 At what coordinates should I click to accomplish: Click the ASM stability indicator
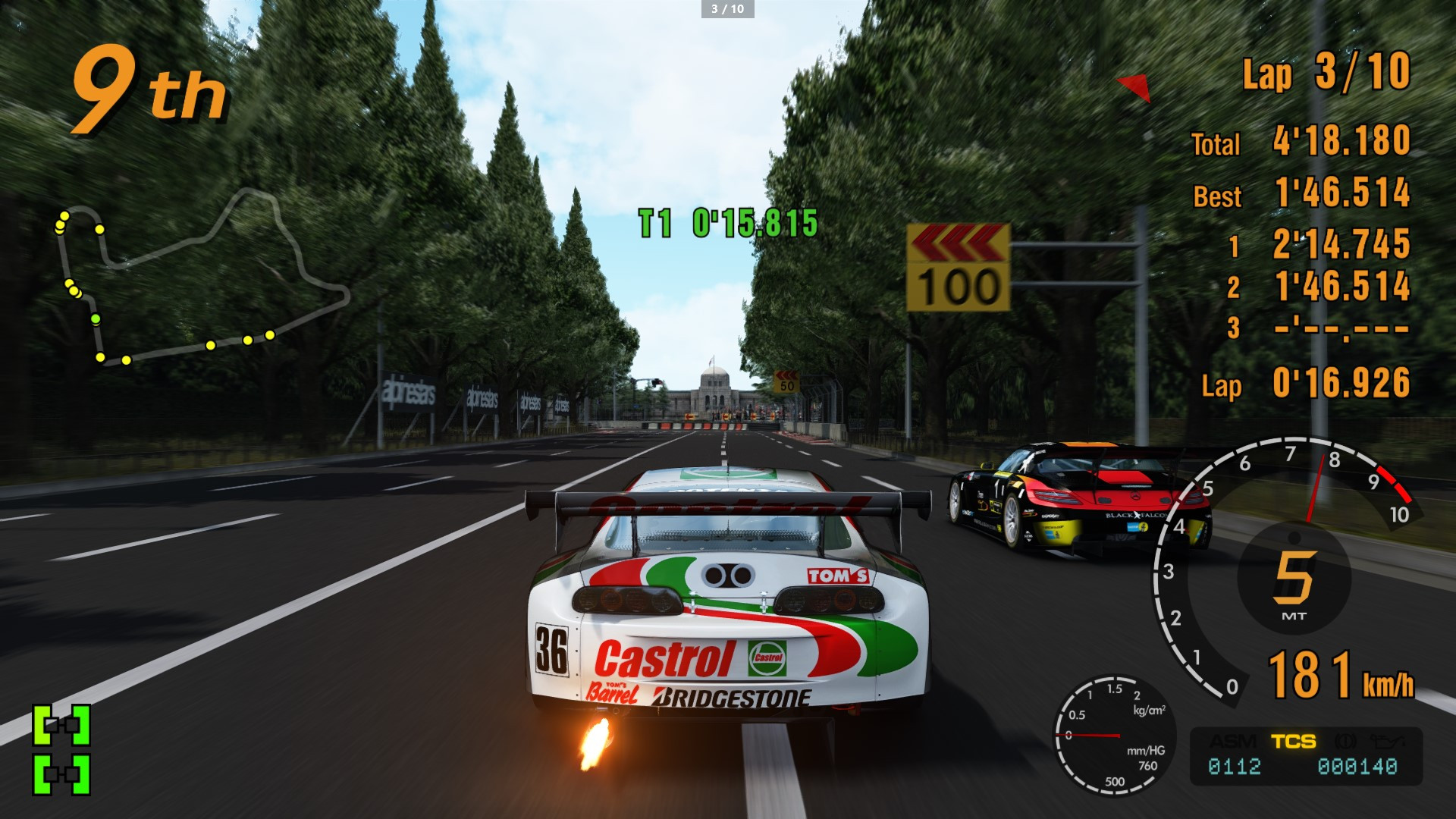coord(1232,741)
